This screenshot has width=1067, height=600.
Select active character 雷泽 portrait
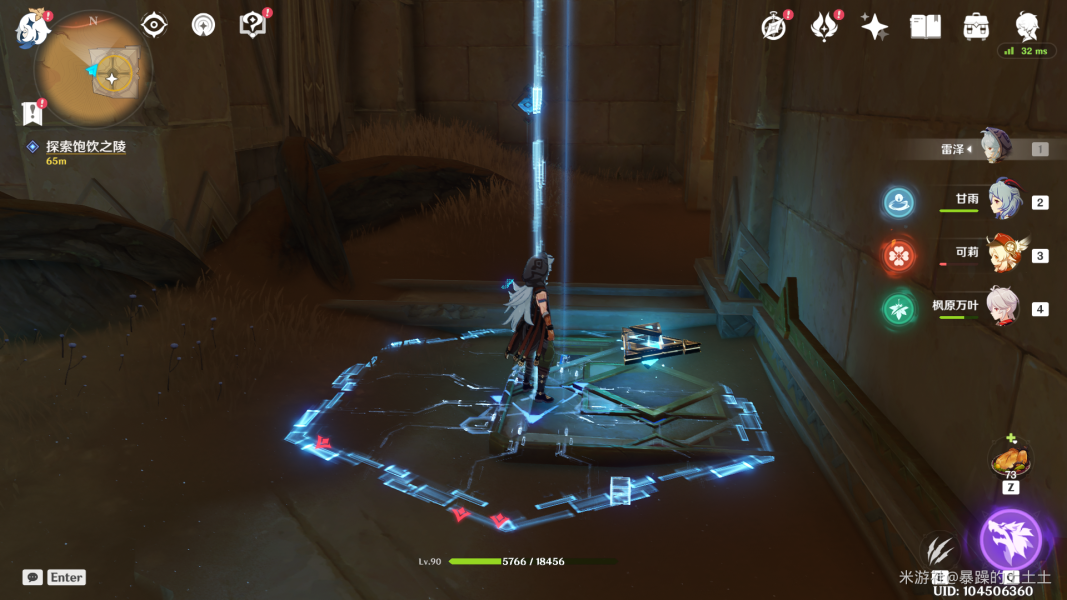tap(995, 148)
